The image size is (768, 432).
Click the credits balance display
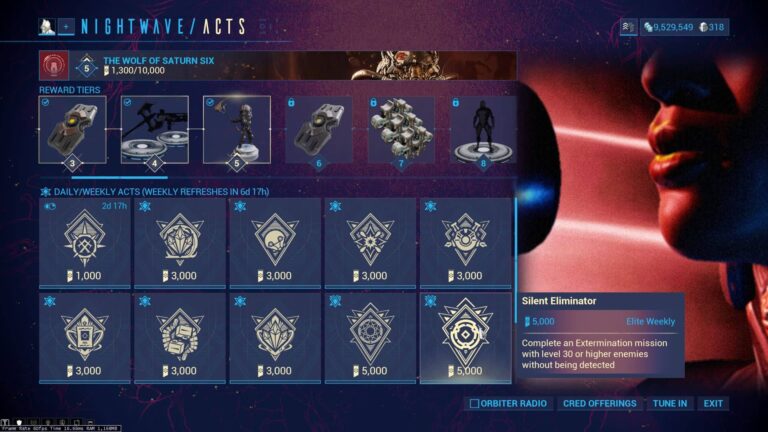668,27
